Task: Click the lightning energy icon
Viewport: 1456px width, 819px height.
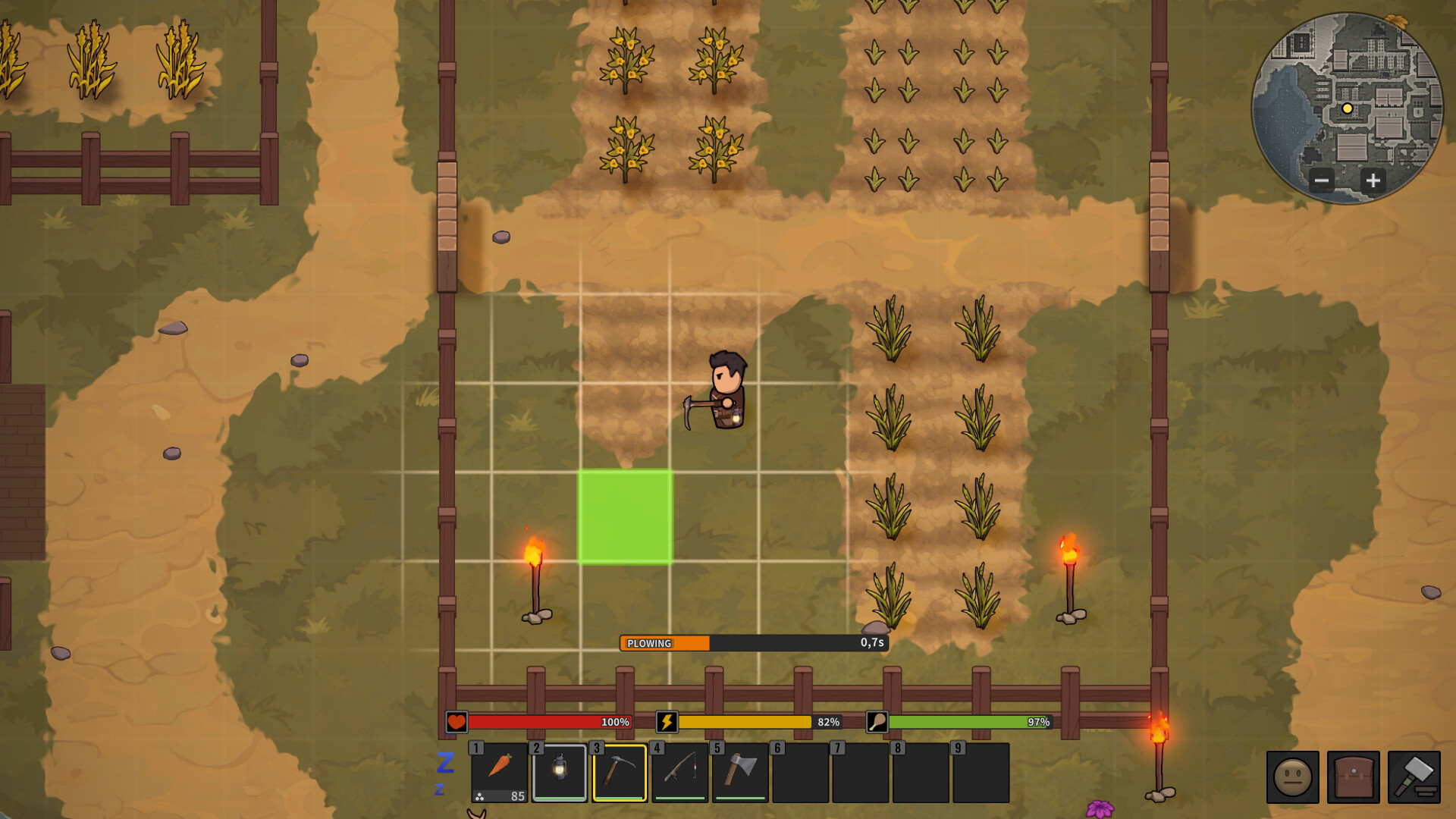Action: coord(666,723)
